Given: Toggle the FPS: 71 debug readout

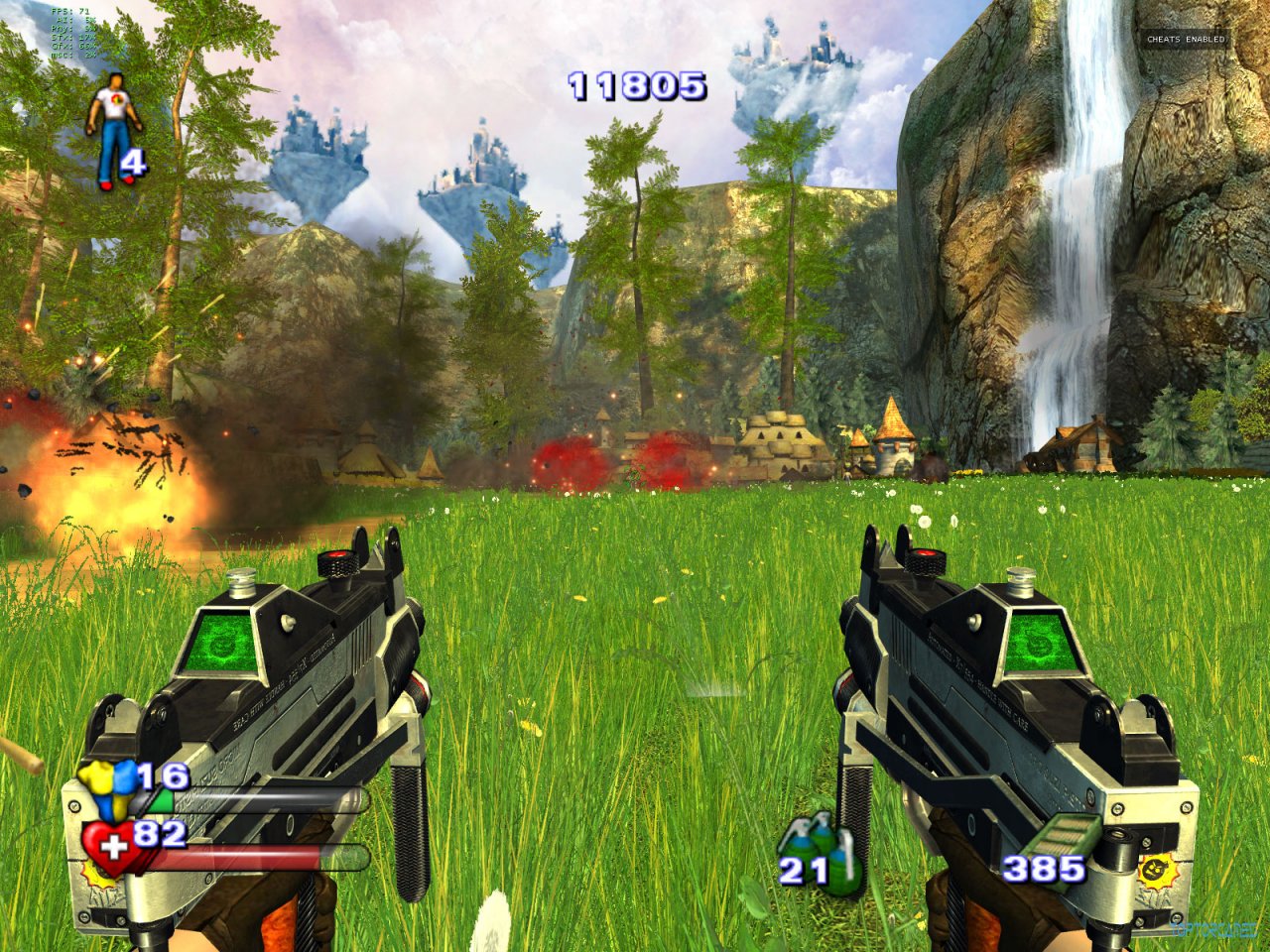Looking at the screenshot, I should (69, 11).
